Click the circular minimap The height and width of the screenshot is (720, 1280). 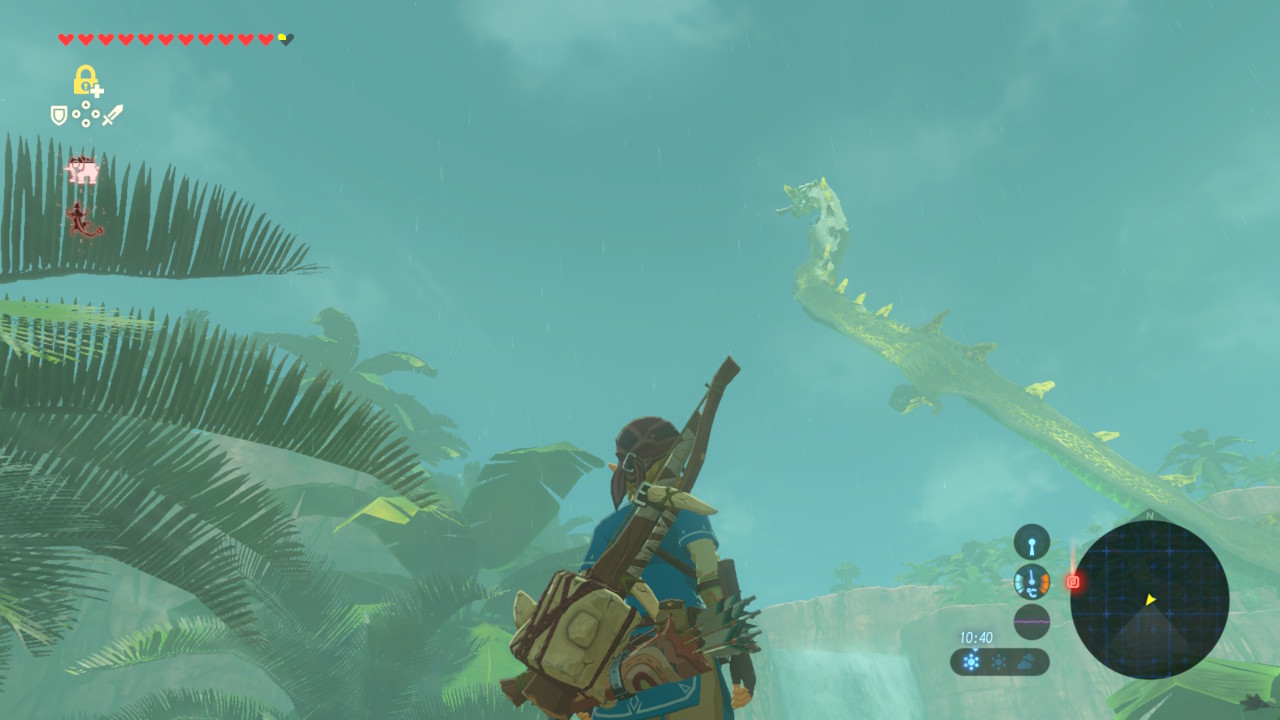(1149, 600)
